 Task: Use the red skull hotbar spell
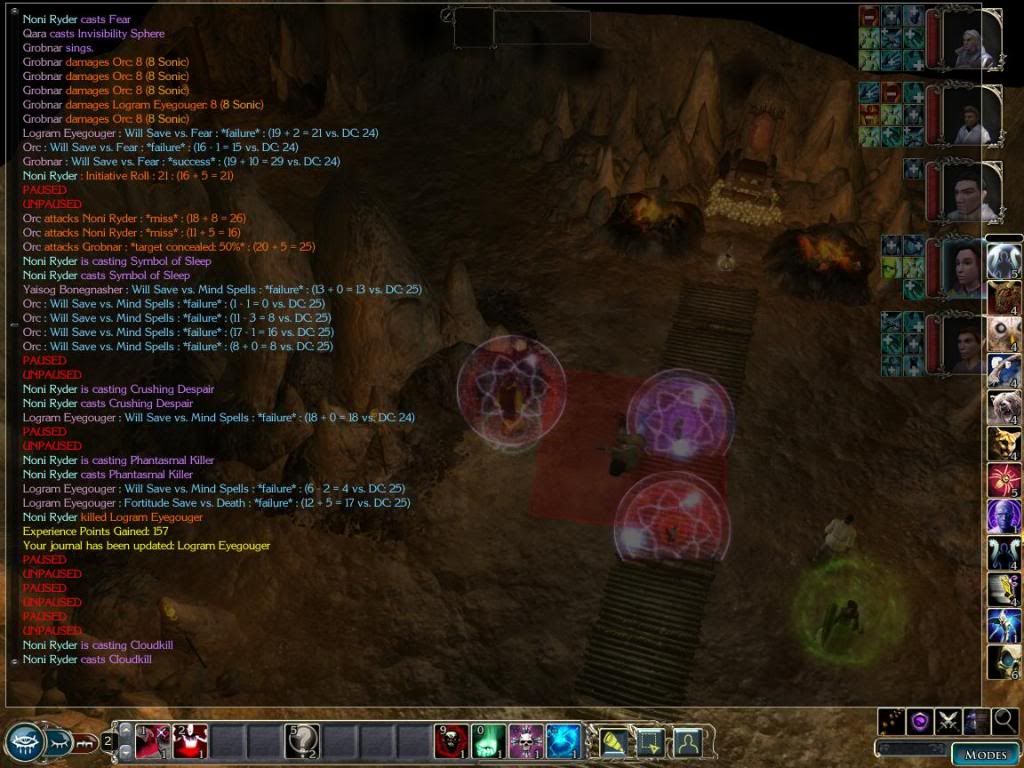click(x=451, y=741)
